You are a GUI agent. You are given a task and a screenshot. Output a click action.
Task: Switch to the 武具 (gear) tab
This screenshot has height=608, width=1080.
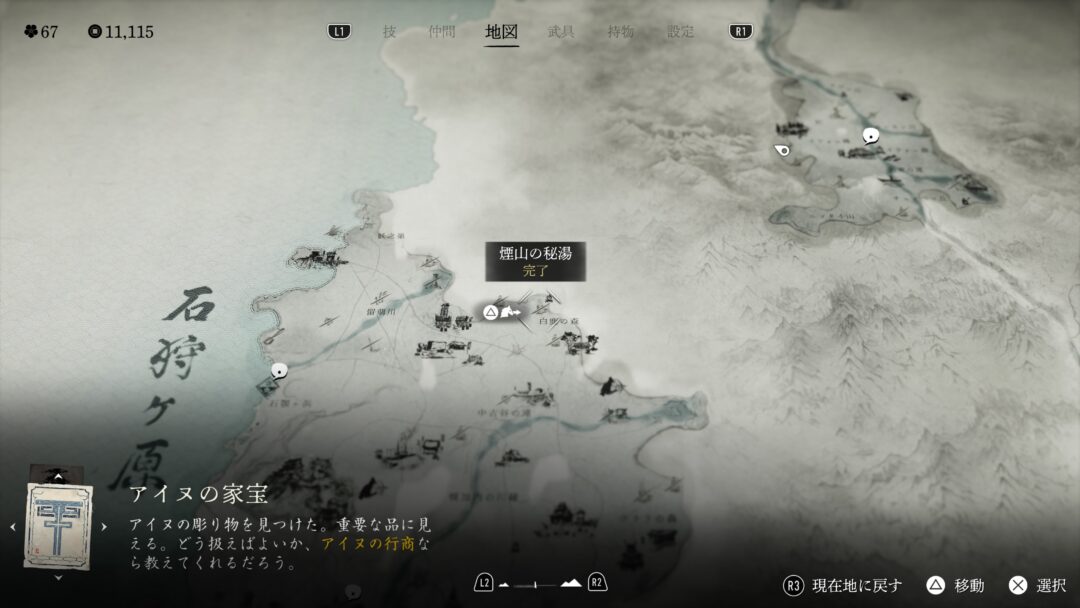click(561, 31)
